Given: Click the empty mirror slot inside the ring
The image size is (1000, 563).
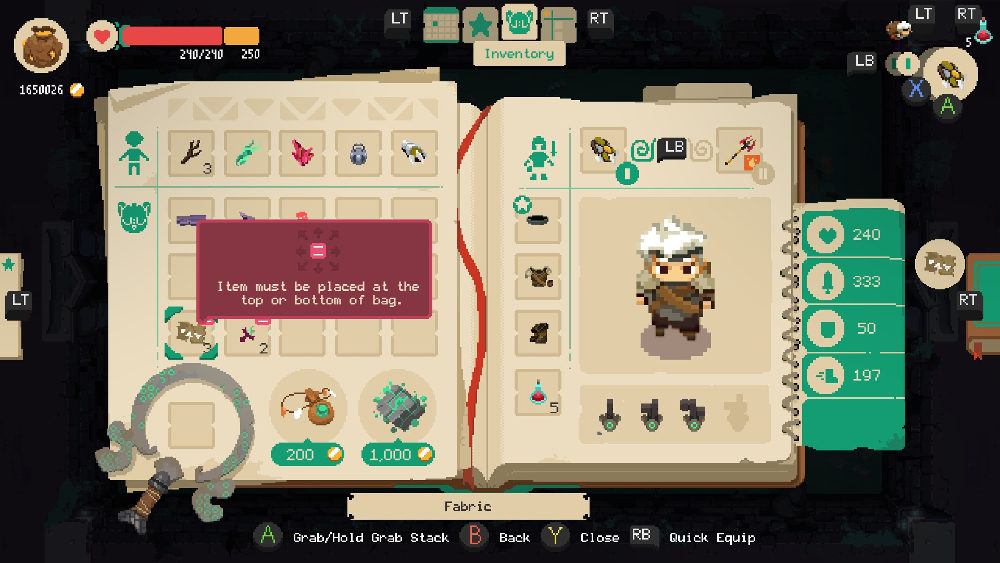Looking at the screenshot, I should tap(191, 425).
